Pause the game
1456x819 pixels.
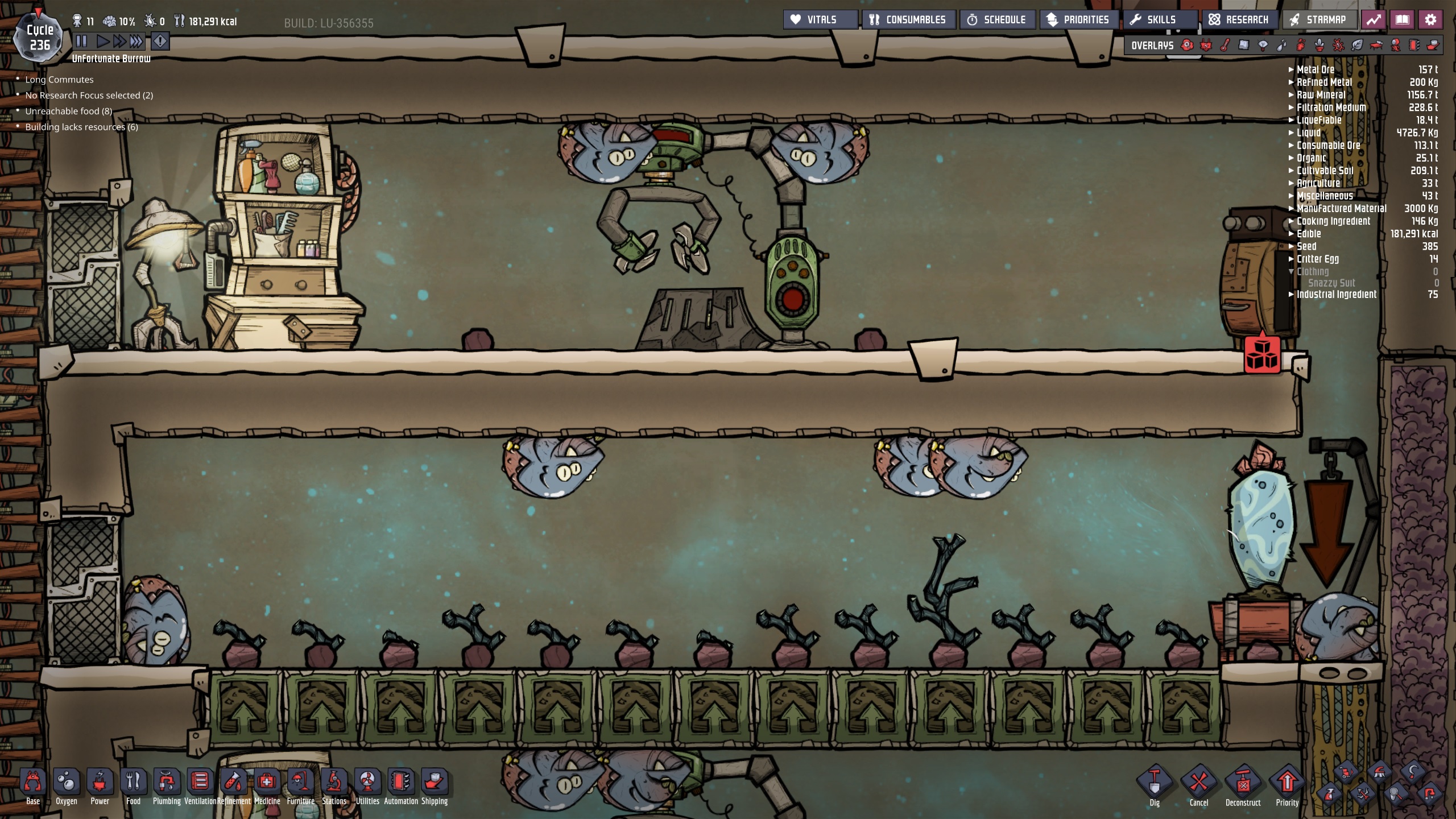coord(81,40)
